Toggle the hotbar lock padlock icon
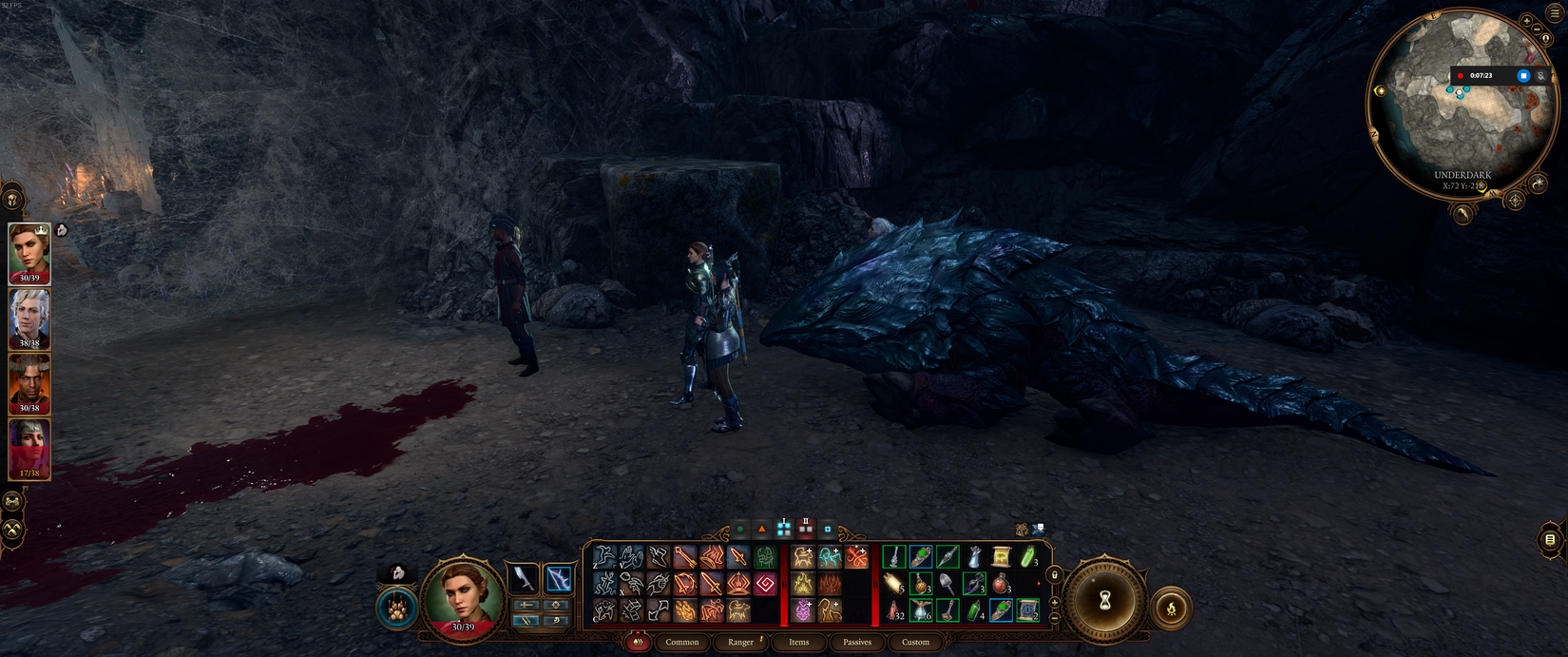The width and height of the screenshot is (1568, 657). click(x=1054, y=574)
